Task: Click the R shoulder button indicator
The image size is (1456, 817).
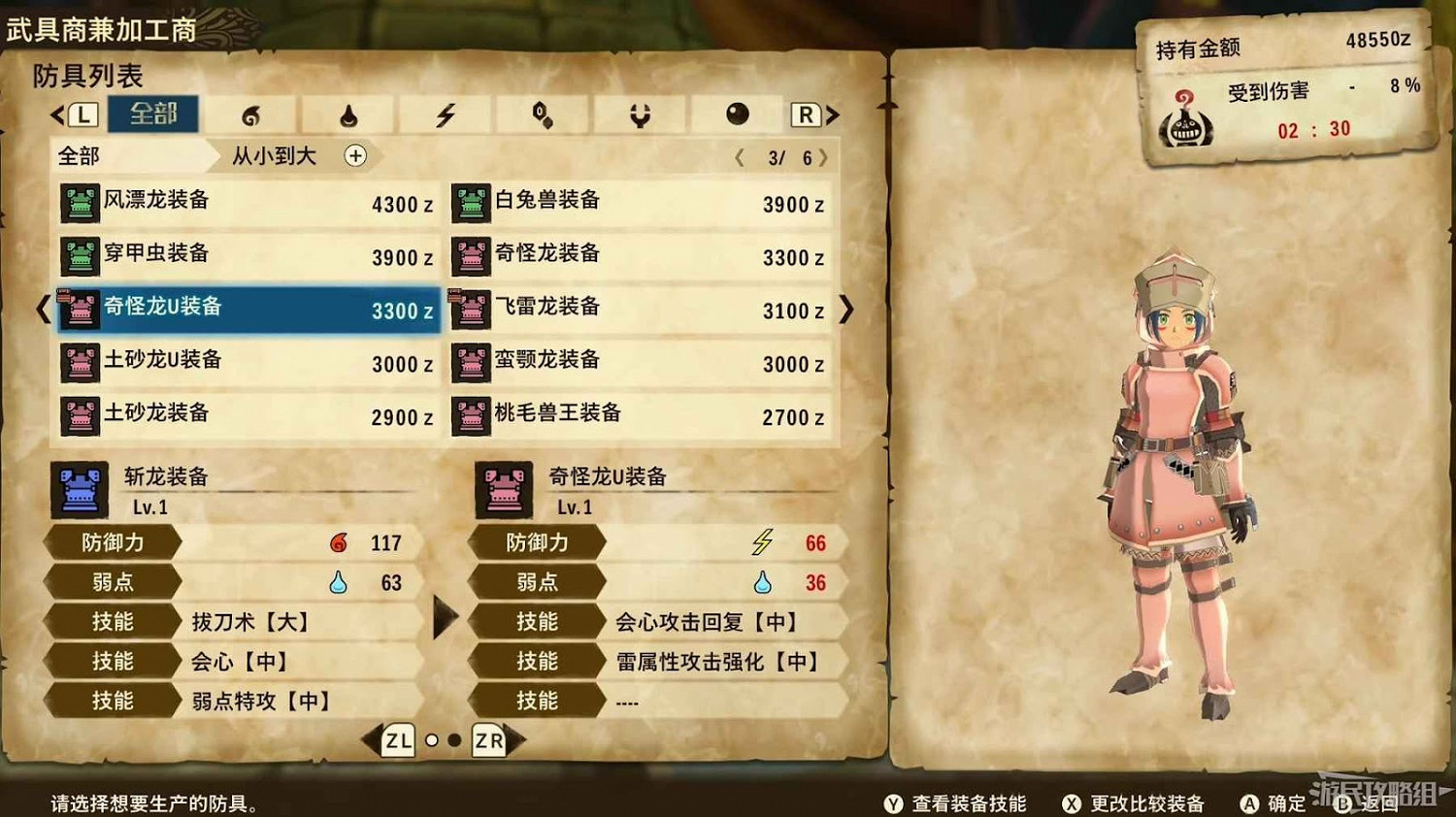Action: (804, 114)
